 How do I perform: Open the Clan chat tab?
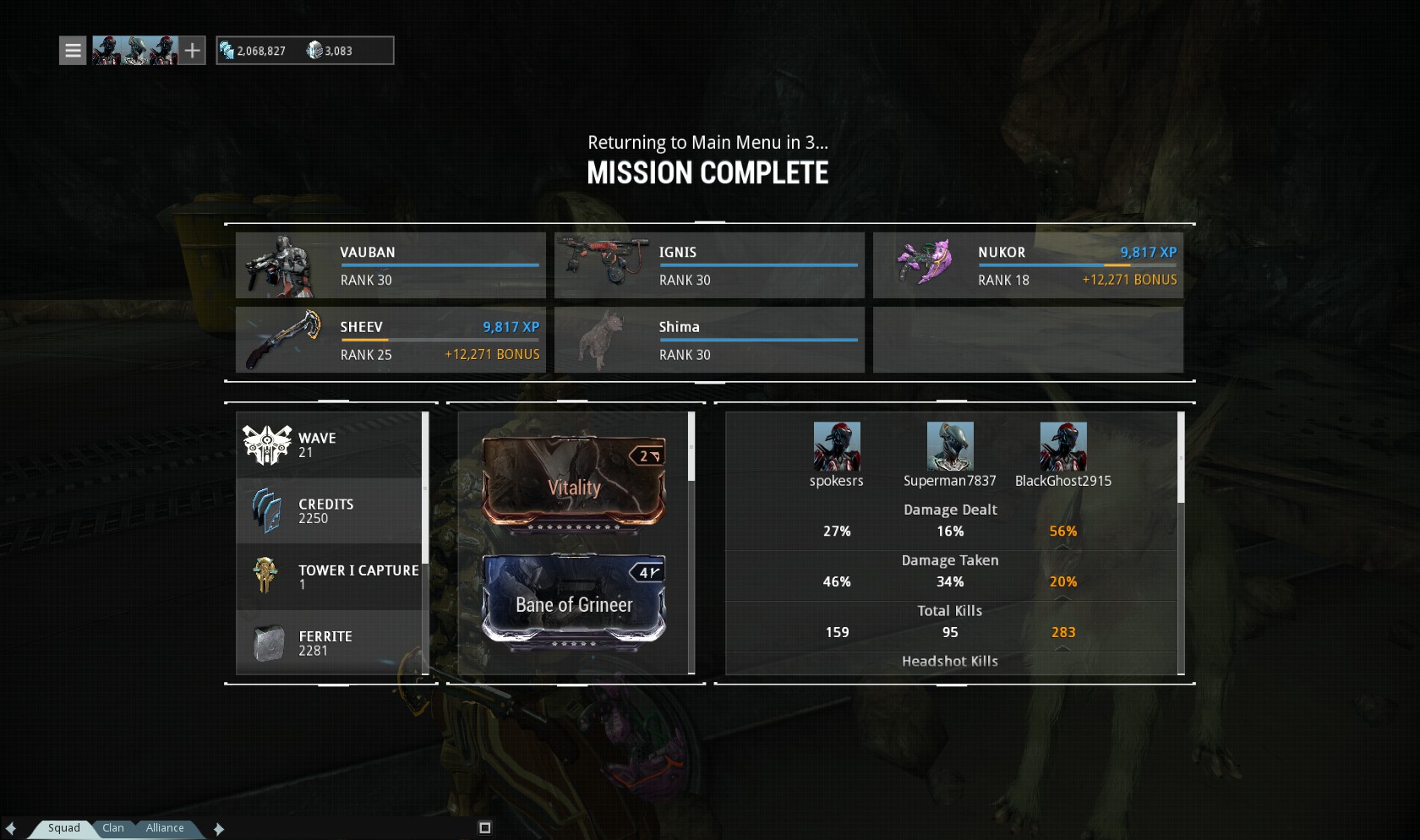tap(113, 828)
